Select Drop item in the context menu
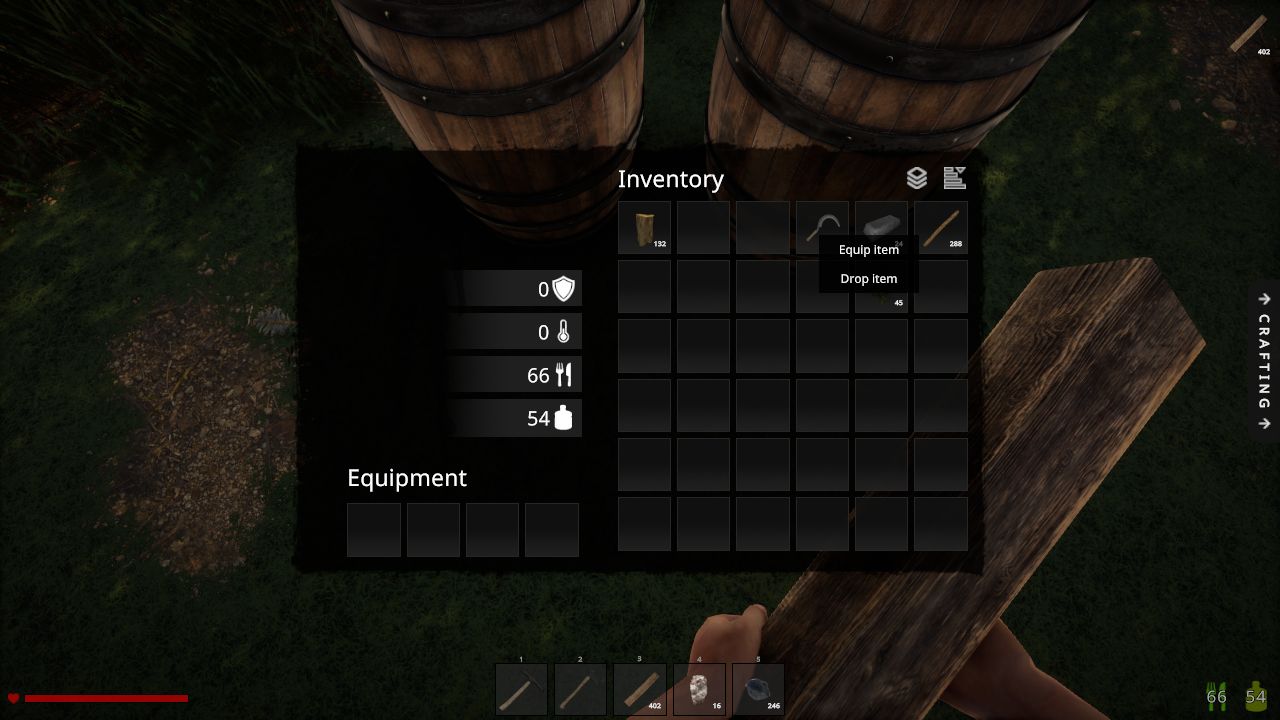Viewport: 1280px width, 720px height. (x=868, y=279)
